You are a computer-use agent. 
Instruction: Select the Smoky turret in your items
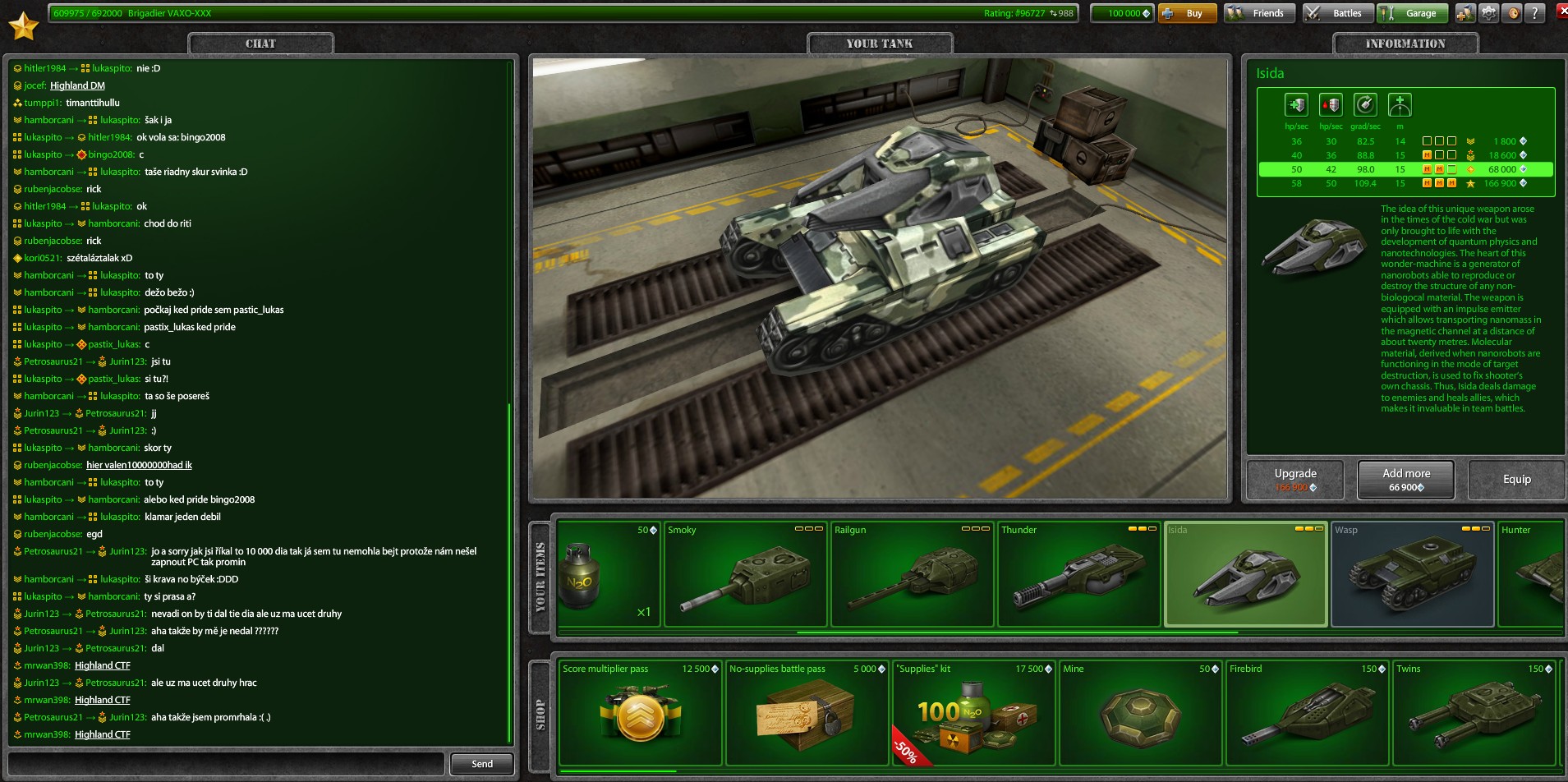(744, 574)
